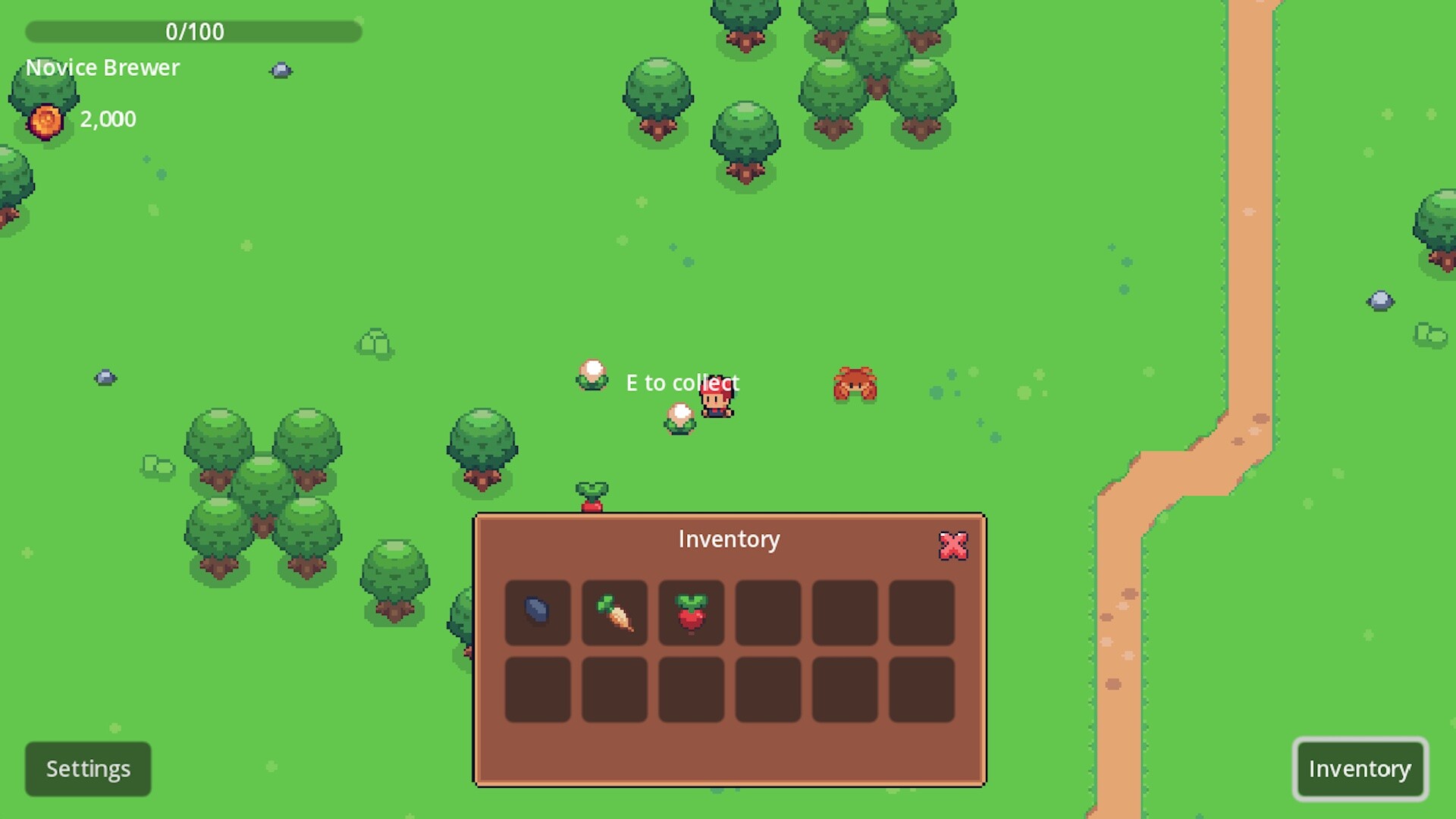Viewport: 1456px width, 819px height.
Task: Click the Inventory panel title text
Action: click(x=728, y=539)
